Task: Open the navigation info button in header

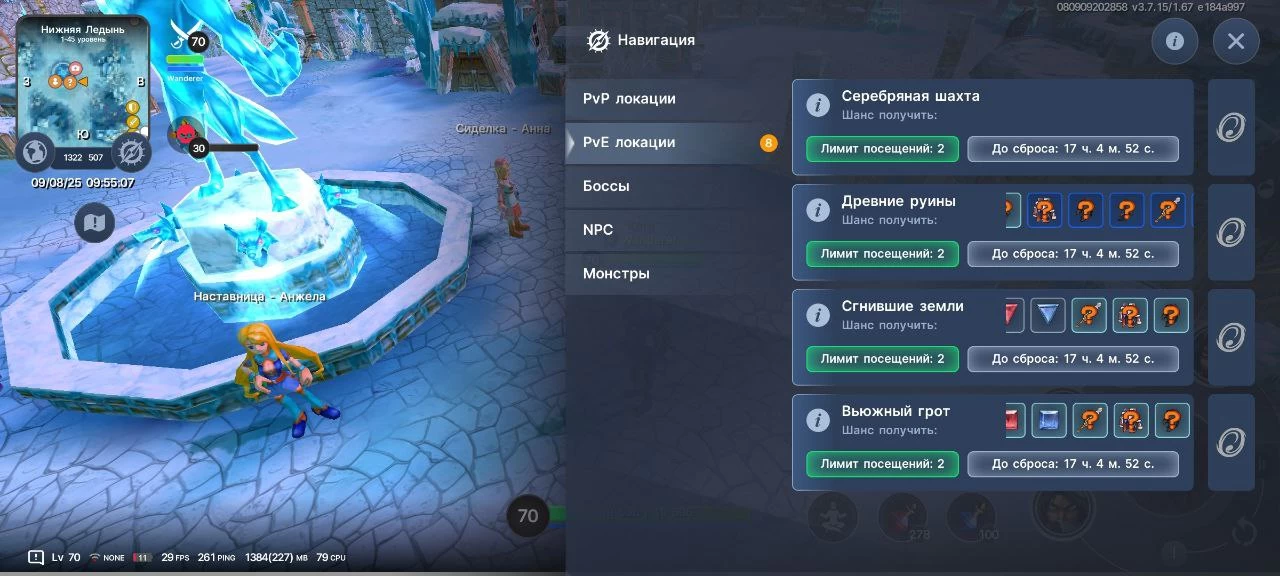Action: 1175,41
